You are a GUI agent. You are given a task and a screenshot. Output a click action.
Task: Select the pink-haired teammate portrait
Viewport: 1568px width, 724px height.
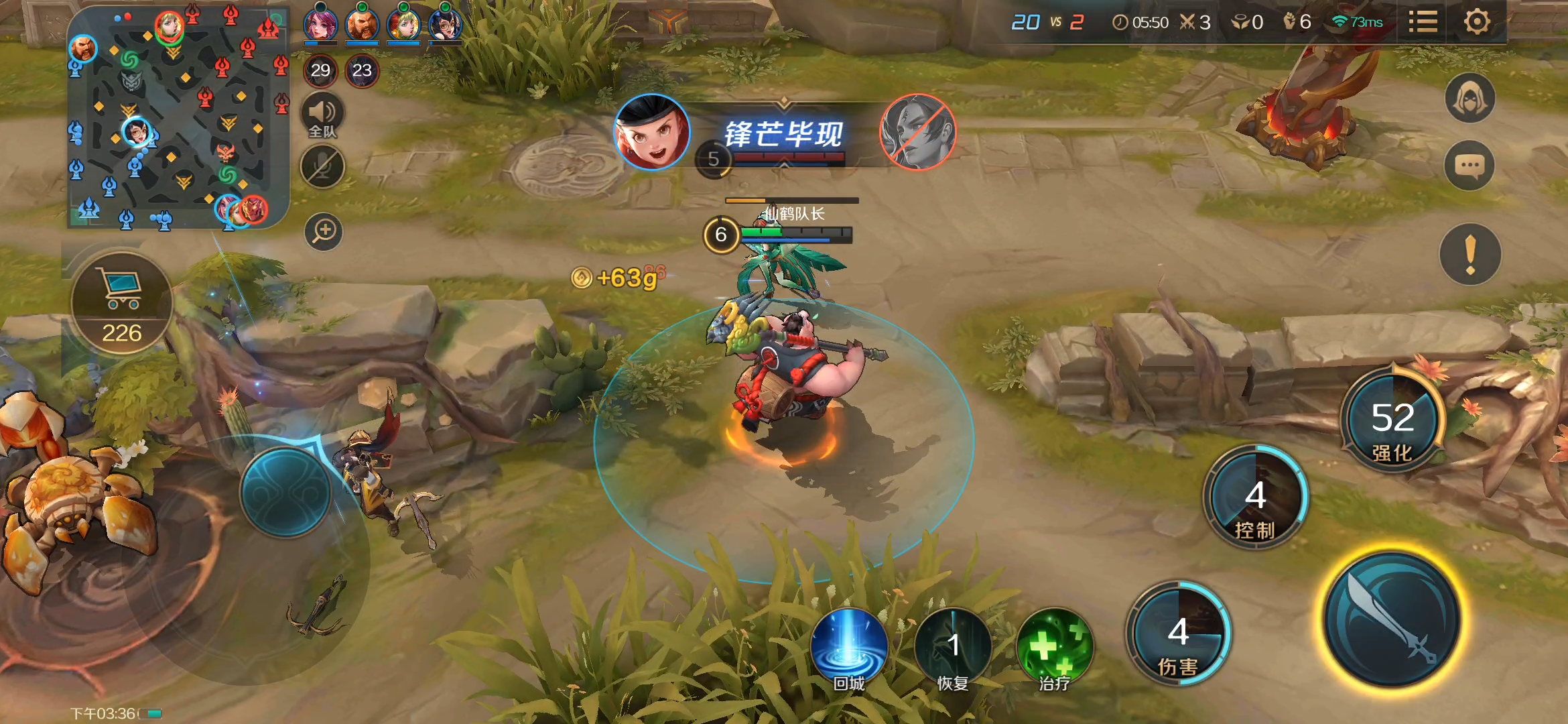click(320, 24)
